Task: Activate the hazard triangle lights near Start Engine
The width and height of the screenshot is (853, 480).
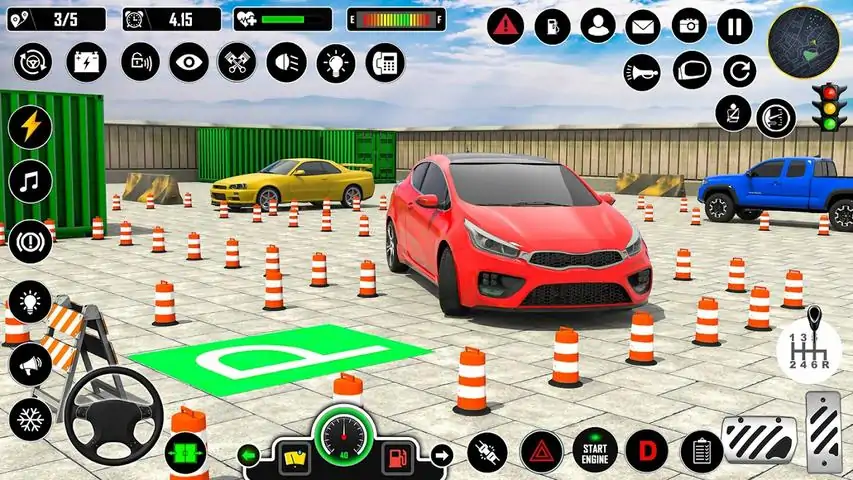Action: click(x=540, y=450)
